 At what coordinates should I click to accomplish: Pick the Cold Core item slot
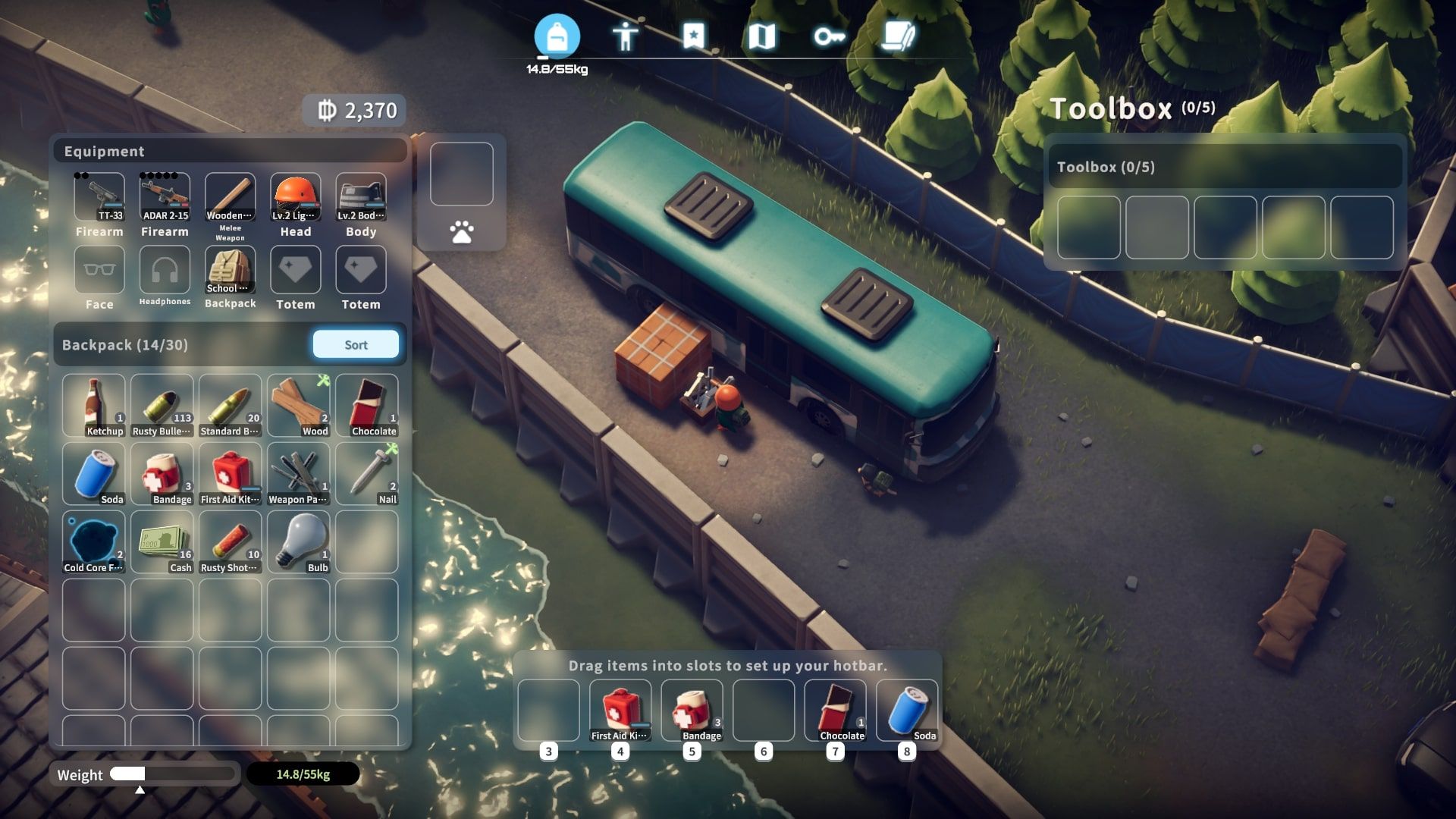tap(94, 542)
